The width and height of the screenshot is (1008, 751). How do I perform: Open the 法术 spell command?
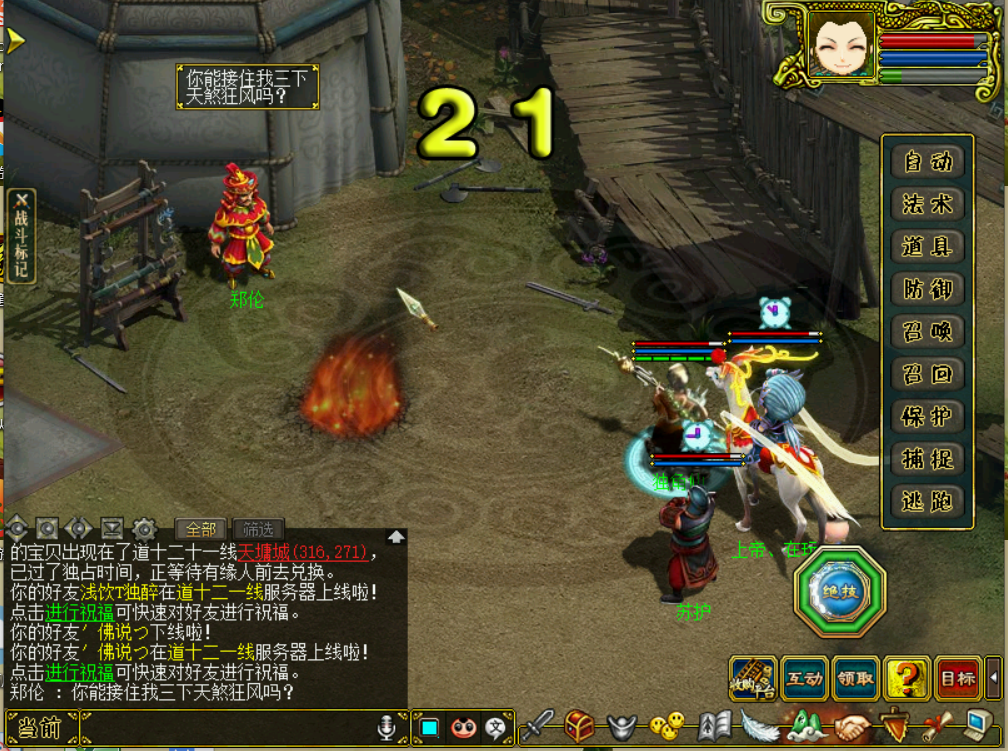pyautogui.click(x=927, y=204)
